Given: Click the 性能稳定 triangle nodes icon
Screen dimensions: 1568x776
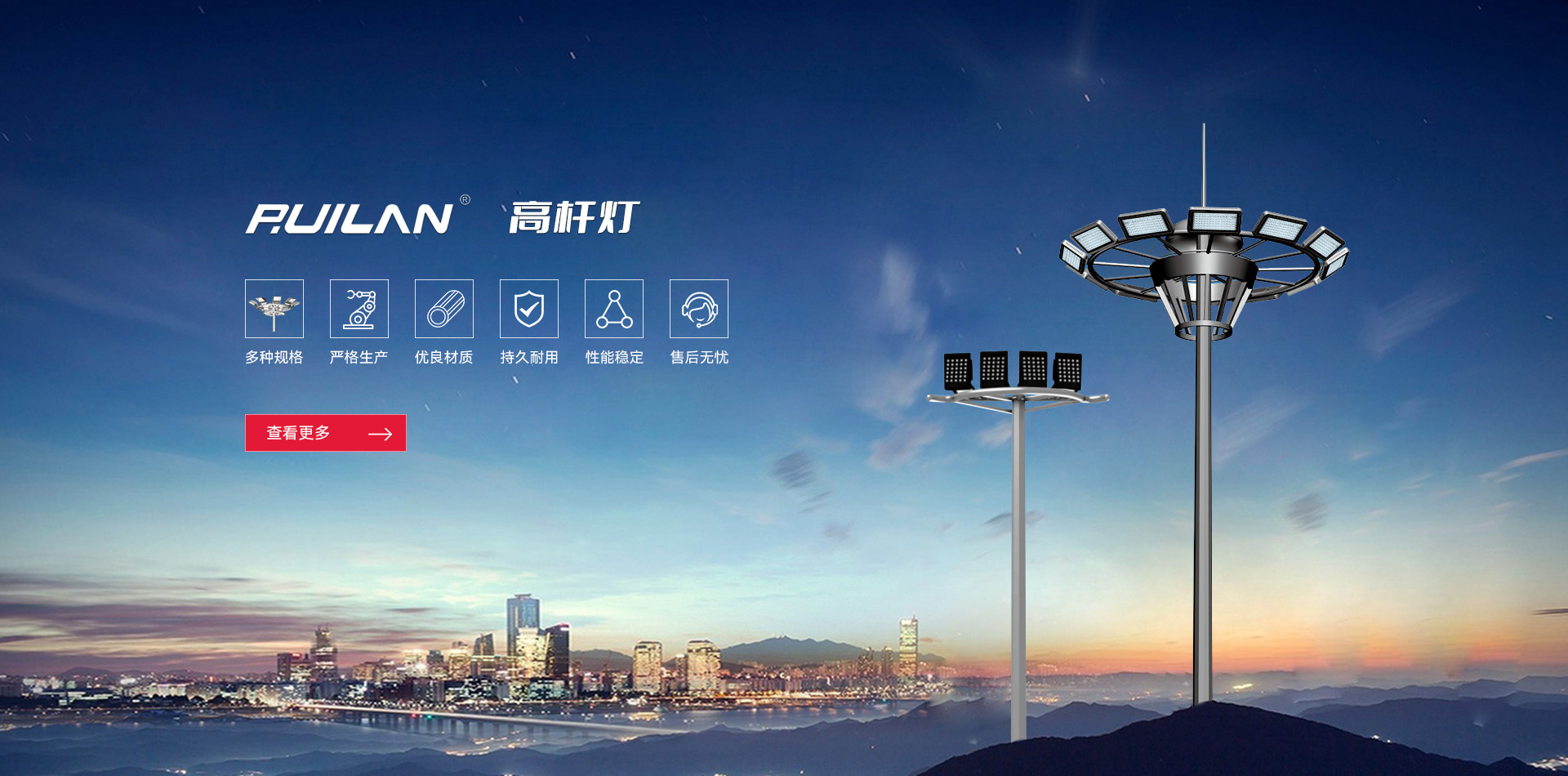Looking at the screenshot, I should click(614, 309).
